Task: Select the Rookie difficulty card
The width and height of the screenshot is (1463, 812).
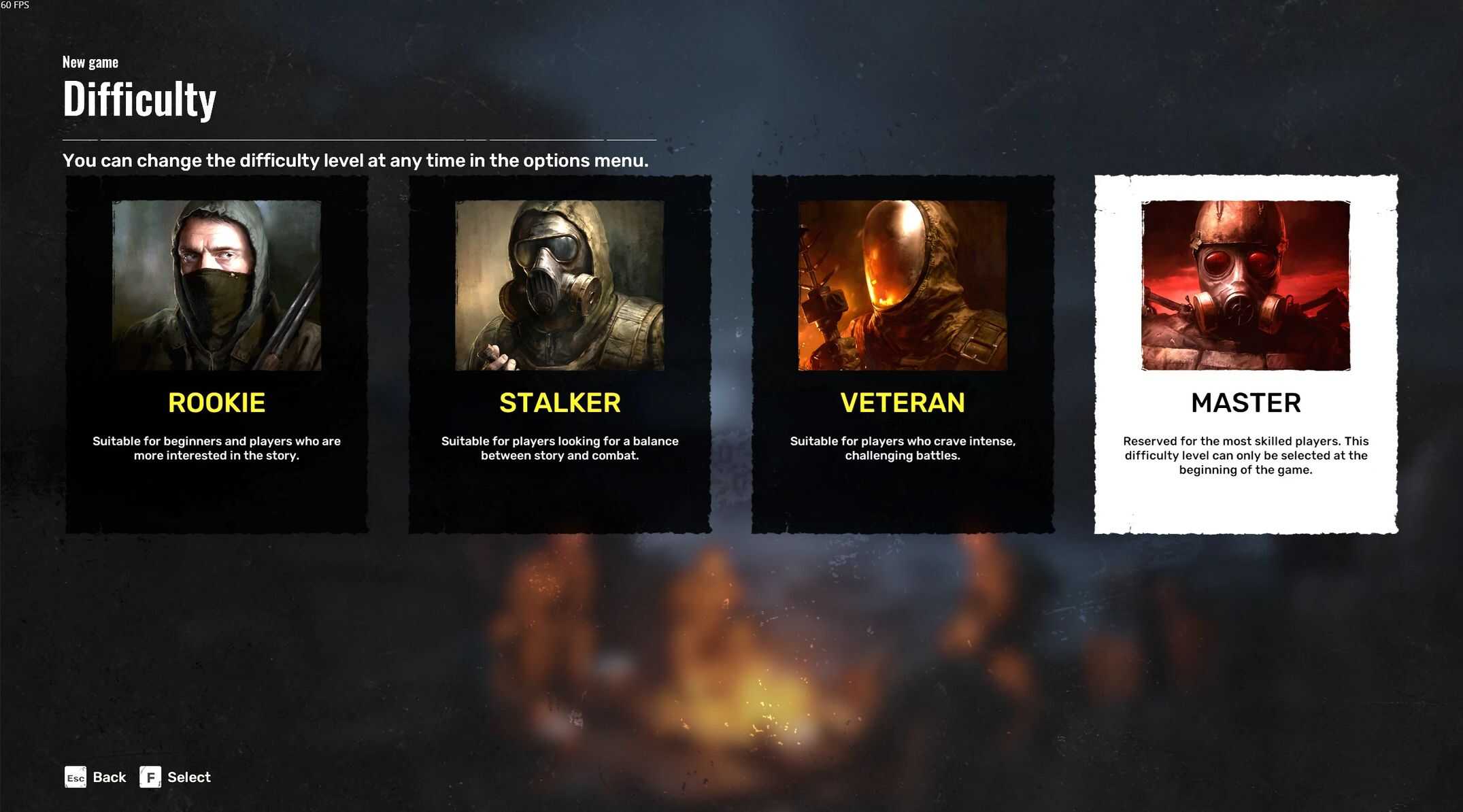Action: click(x=216, y=354)
